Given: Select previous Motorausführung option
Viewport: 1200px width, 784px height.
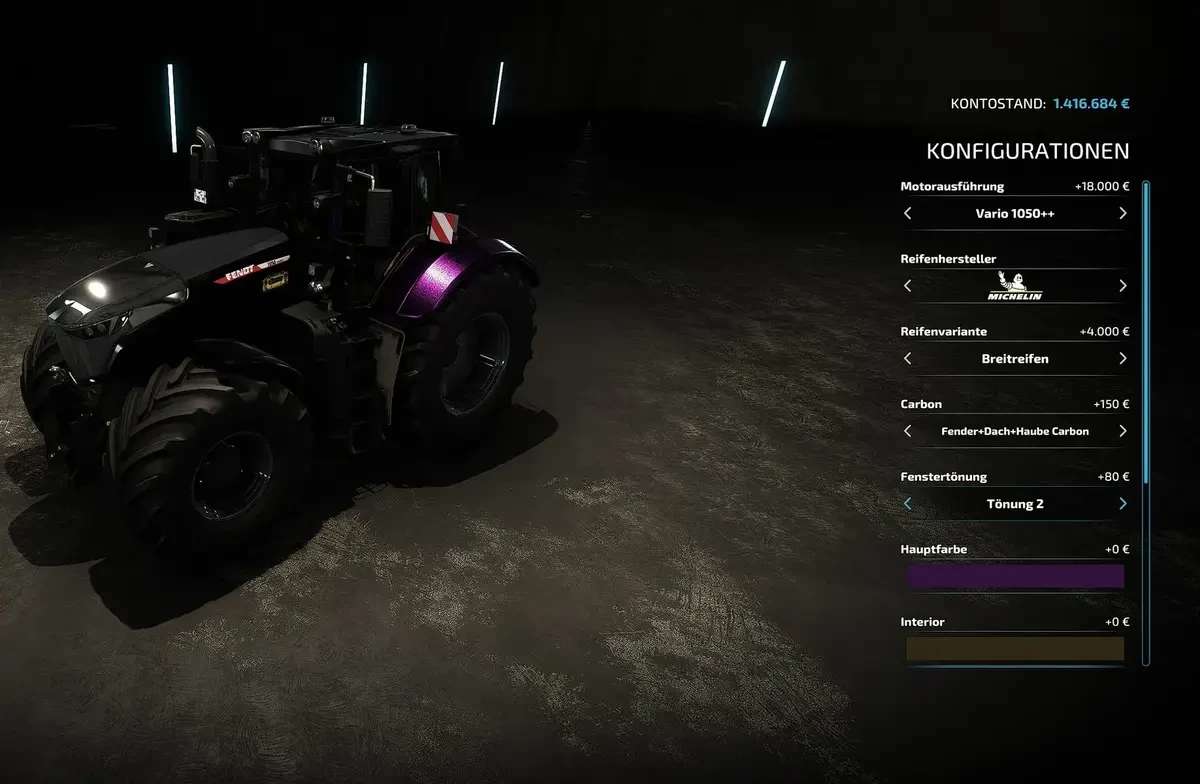Looking at the screenshot, I should (x=908, y=213).
